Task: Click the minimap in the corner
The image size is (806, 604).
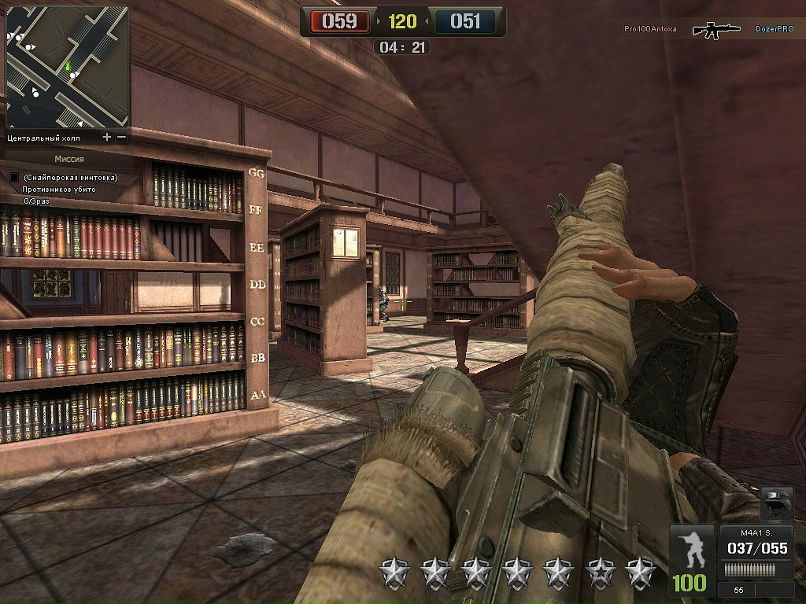Action: tap(67, 67)
